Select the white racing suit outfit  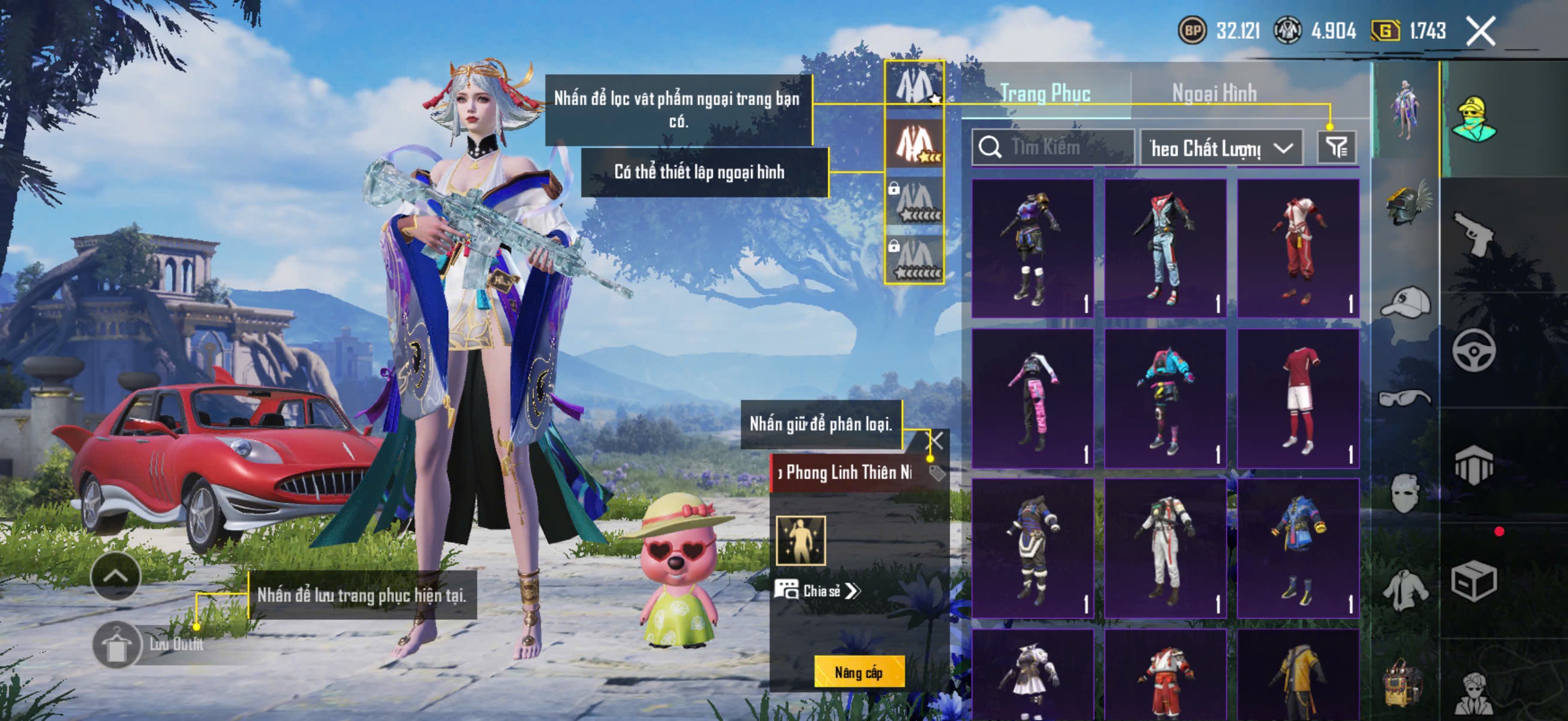(1165, 549)
